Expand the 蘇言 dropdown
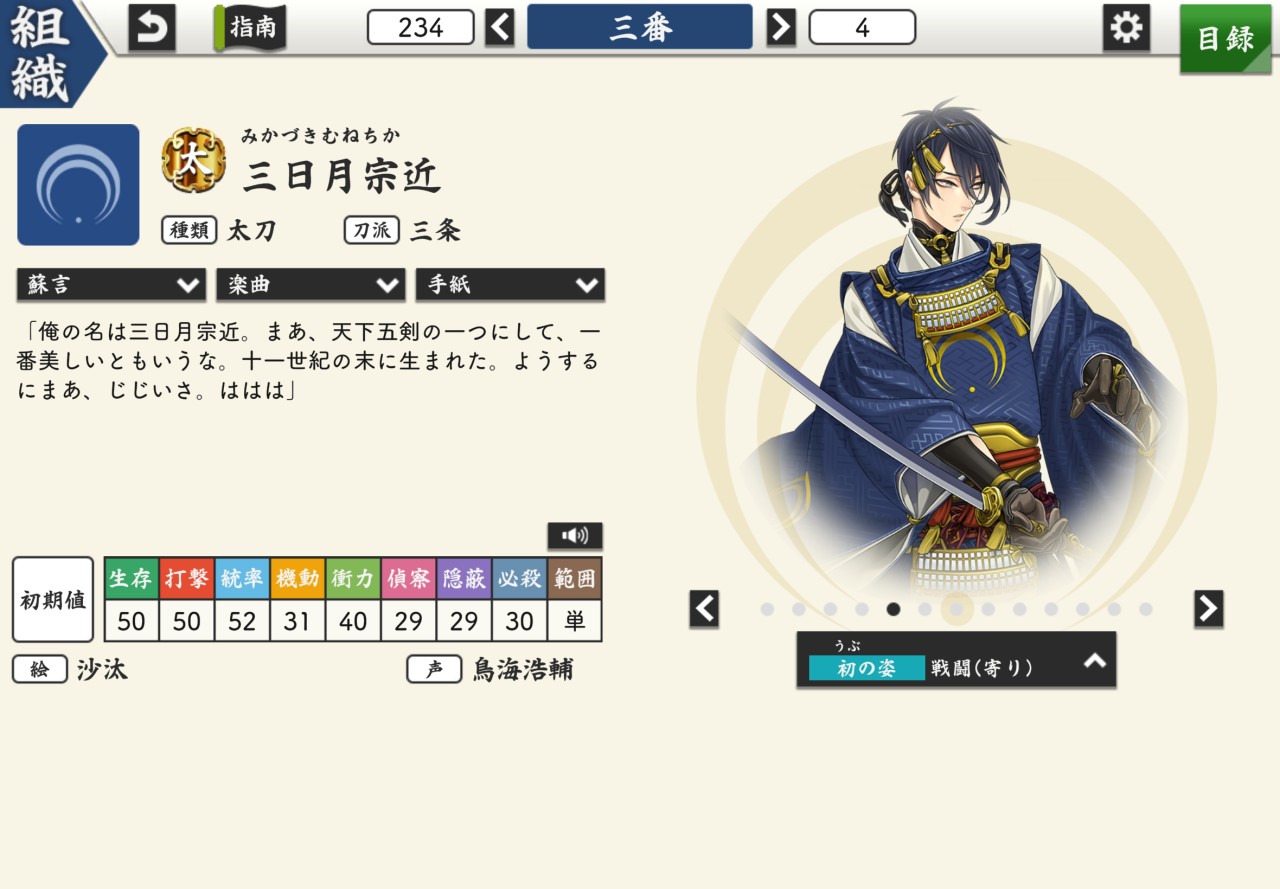 click(111, 285)
